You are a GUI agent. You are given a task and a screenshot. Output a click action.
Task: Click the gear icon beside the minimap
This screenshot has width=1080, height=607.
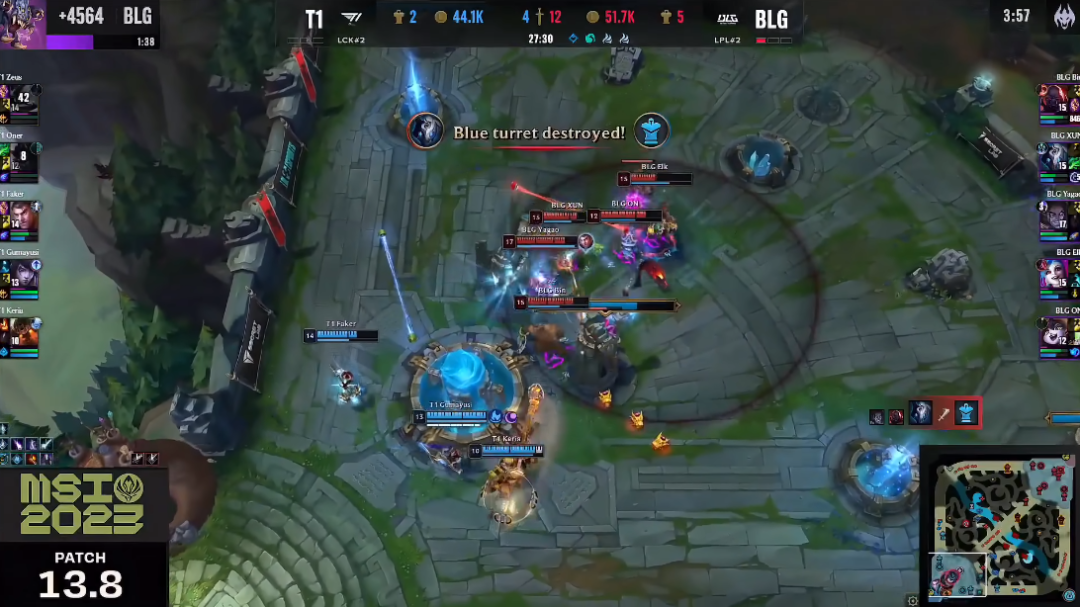[912, 600]
